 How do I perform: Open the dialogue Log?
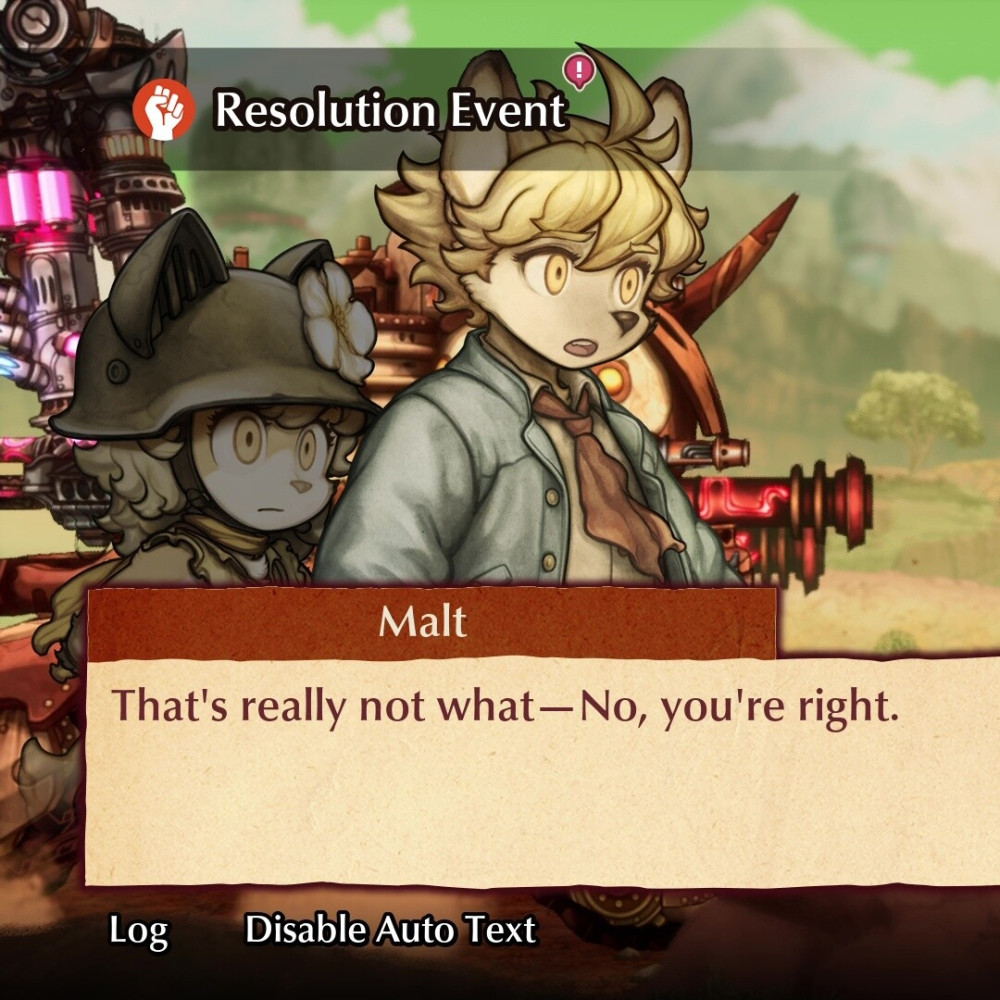tap(138, 931)
